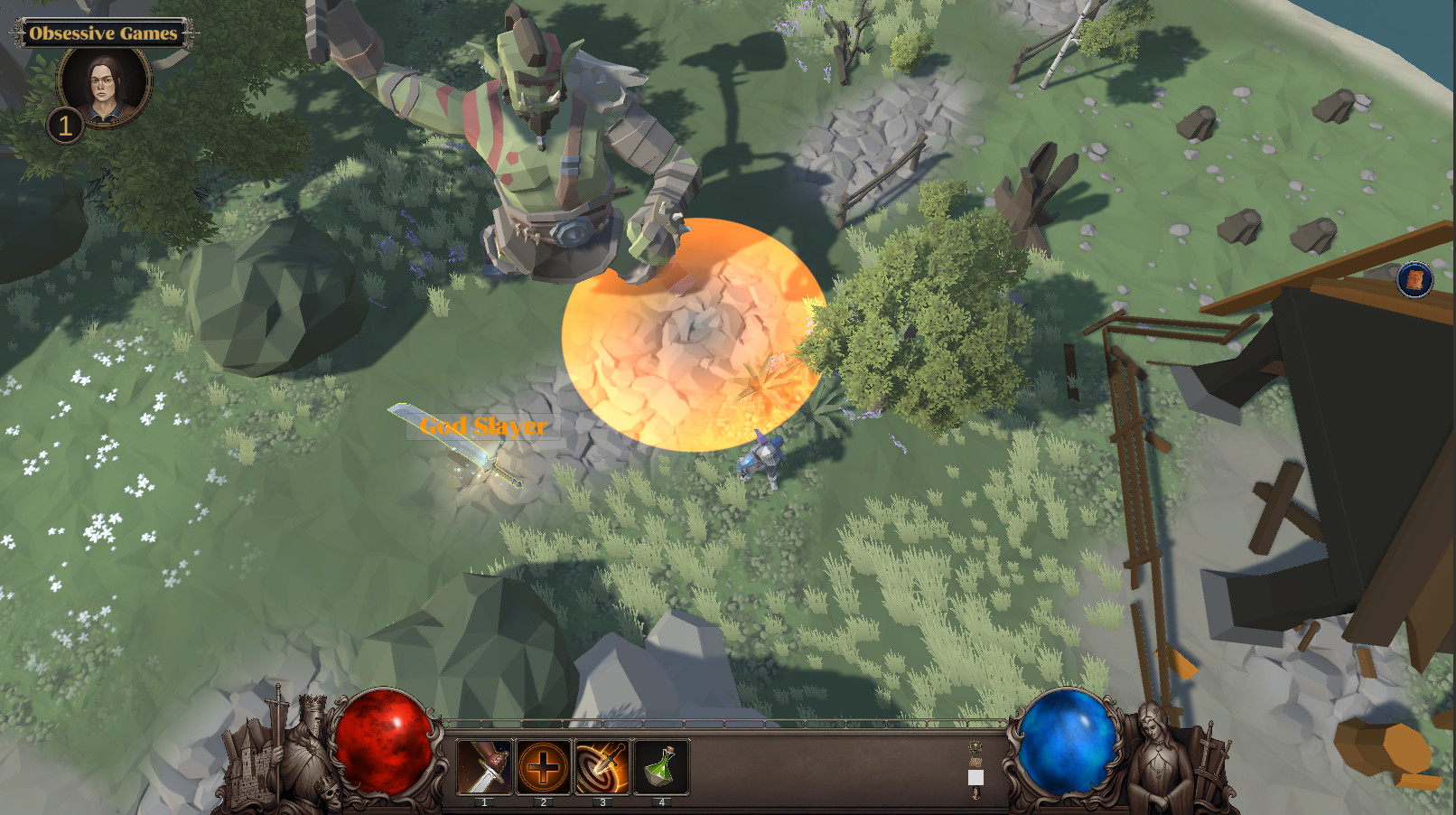The width and height of the screenshot is (1456, 815).
Task: Open the map scroll icon on the HUD
Action: coord(975,762)
